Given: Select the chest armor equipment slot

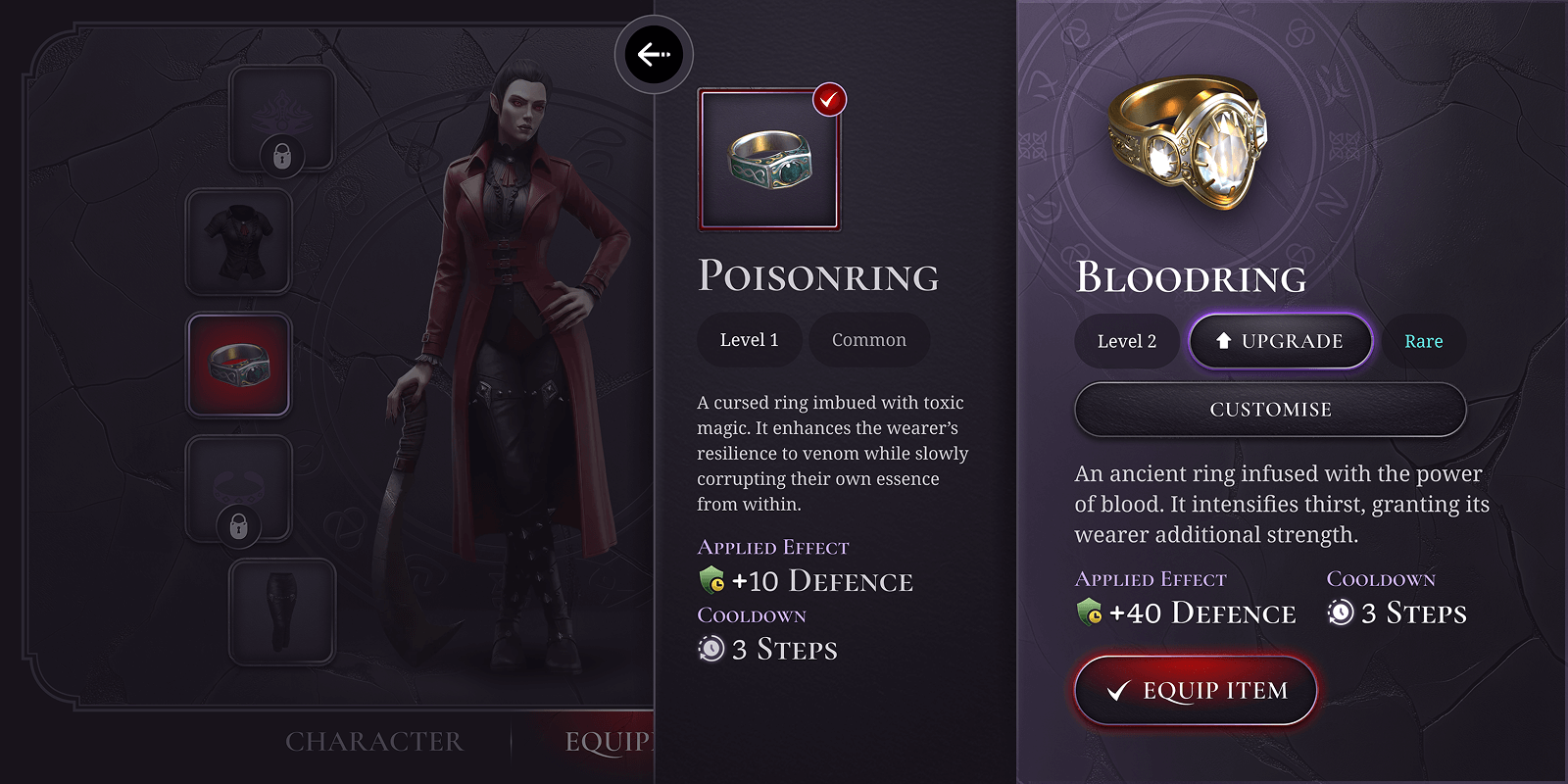Looking at the screenshot, I should pyautogui.click(x=239, y=242).
